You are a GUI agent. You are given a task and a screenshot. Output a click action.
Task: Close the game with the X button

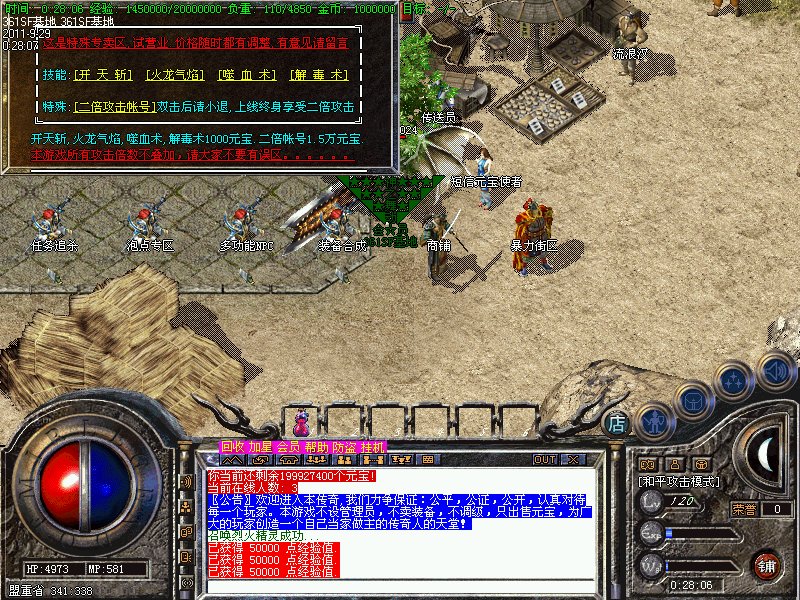click(x=575, y=460)
